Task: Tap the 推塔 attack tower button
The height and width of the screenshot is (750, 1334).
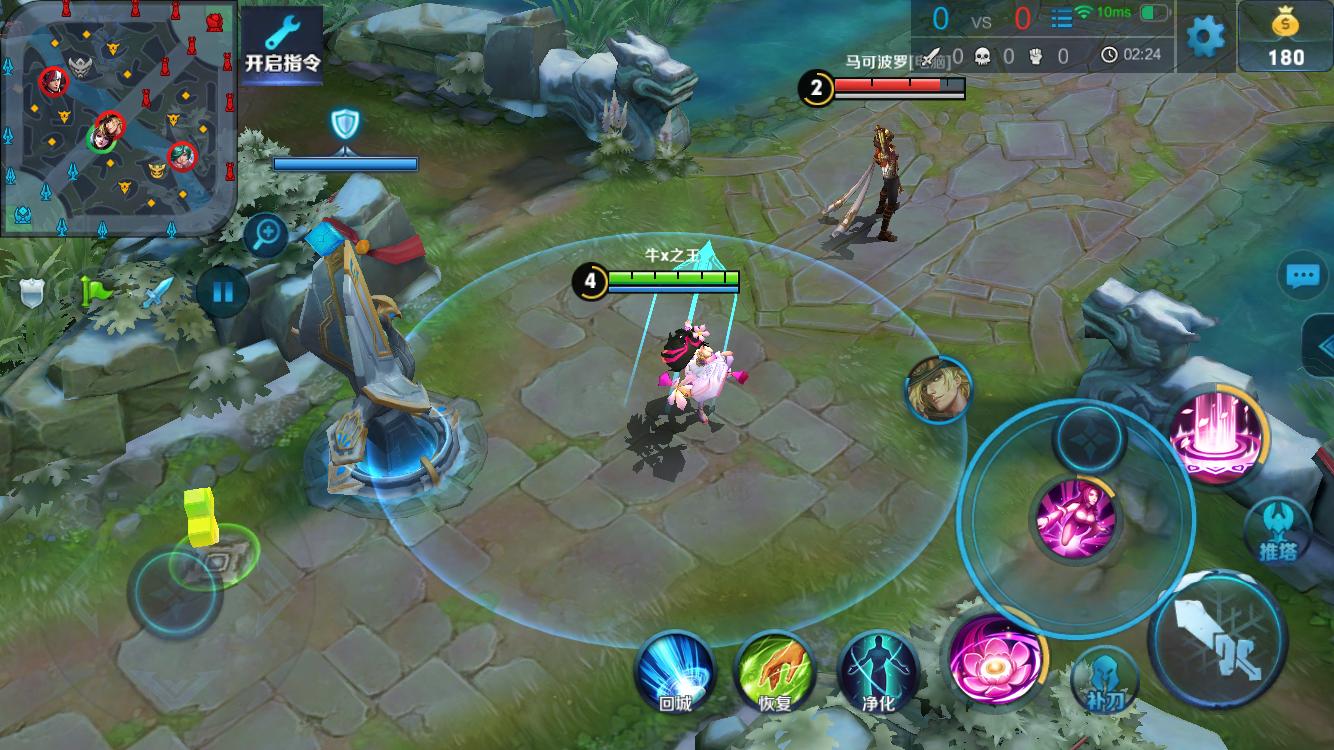Action: coord(1277,530)
